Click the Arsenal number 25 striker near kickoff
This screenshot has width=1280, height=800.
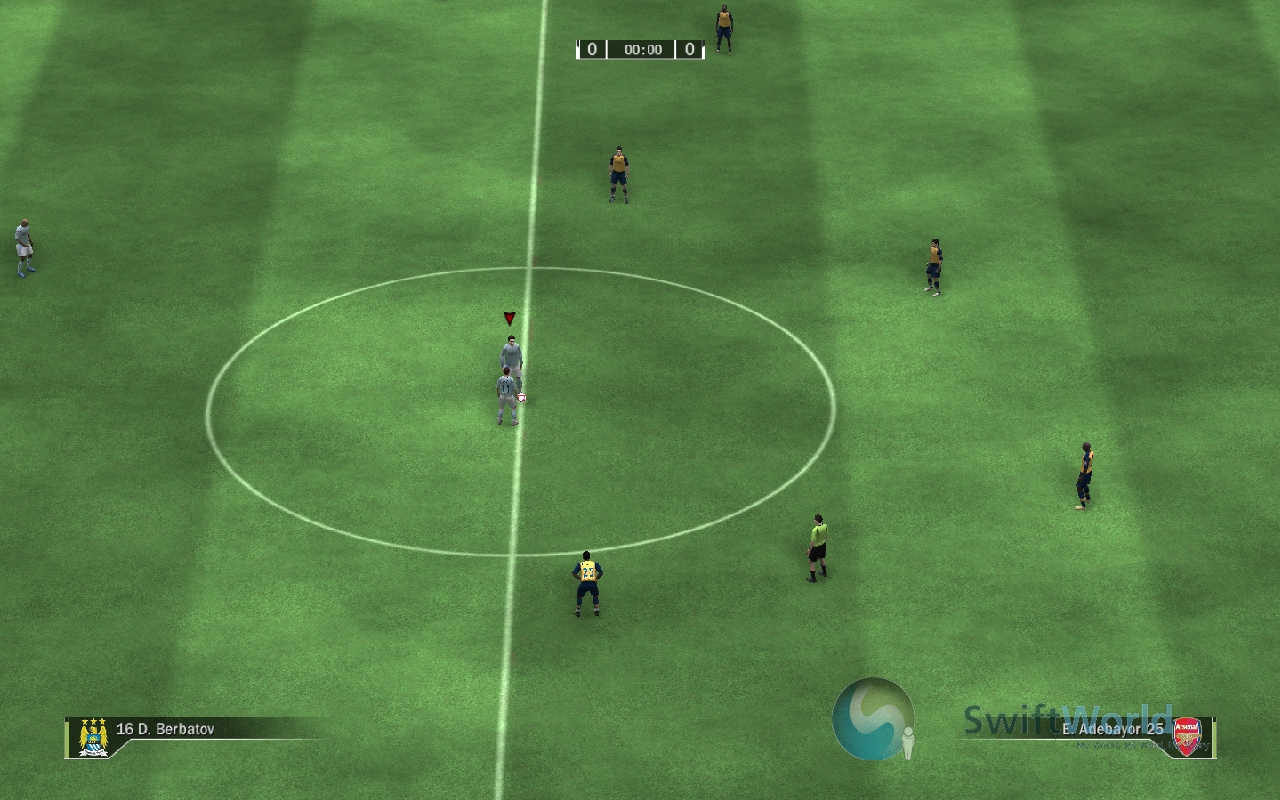click(x=587, y=580)
